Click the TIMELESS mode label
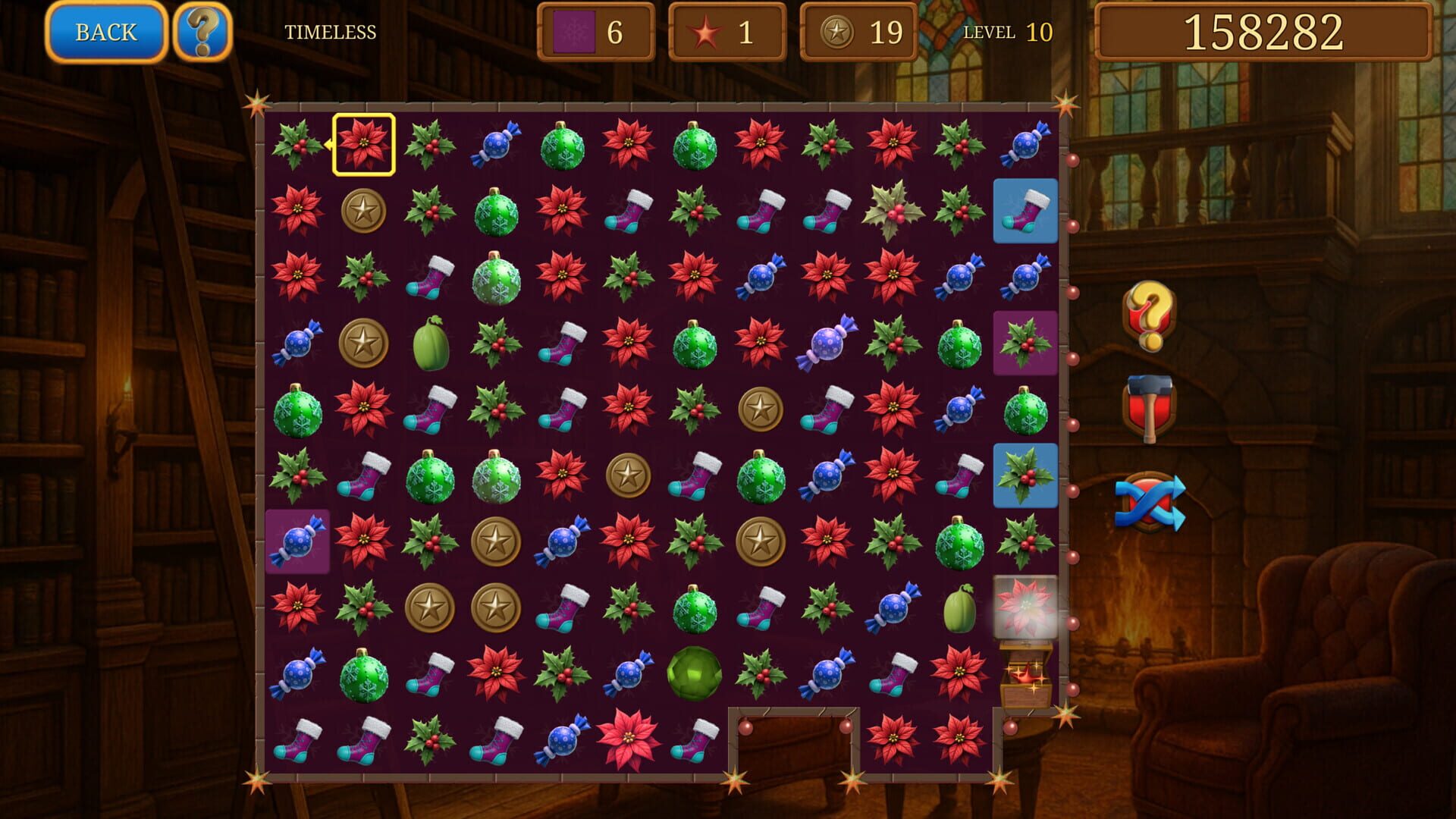 tap(331, 33)
